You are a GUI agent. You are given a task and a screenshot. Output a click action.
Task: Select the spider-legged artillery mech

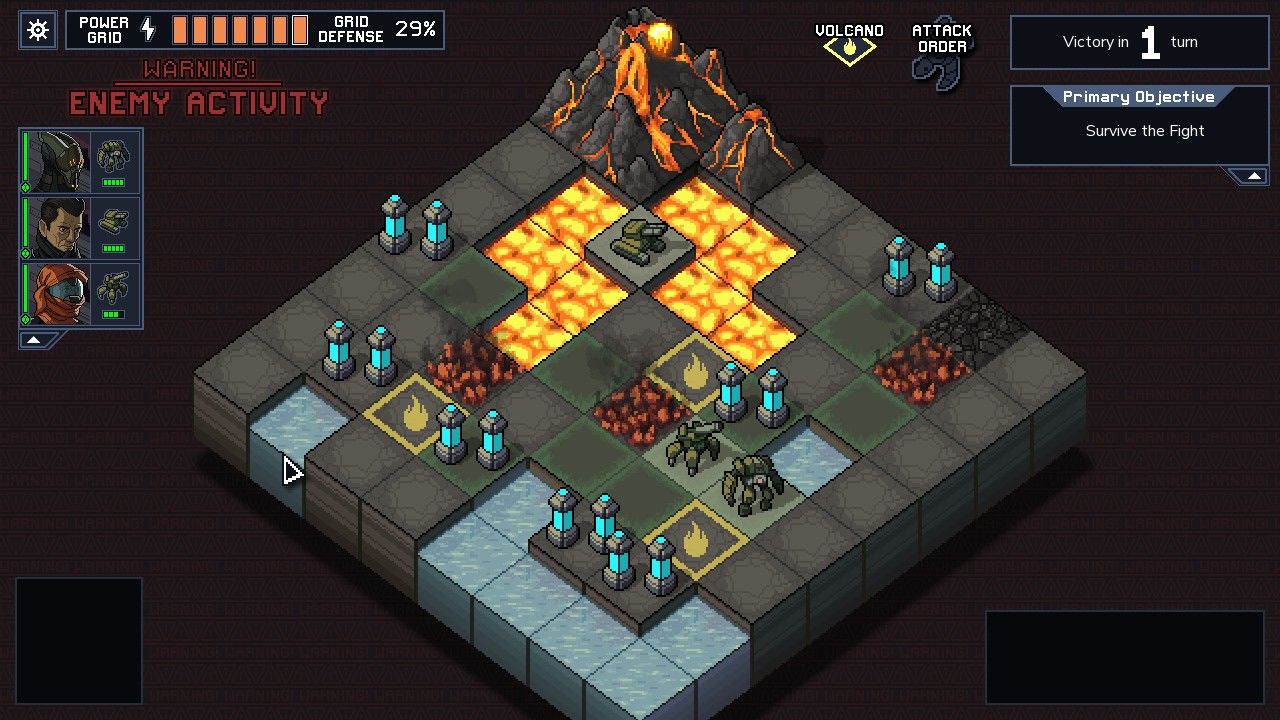pyautogui.click(x=695, y=445)
